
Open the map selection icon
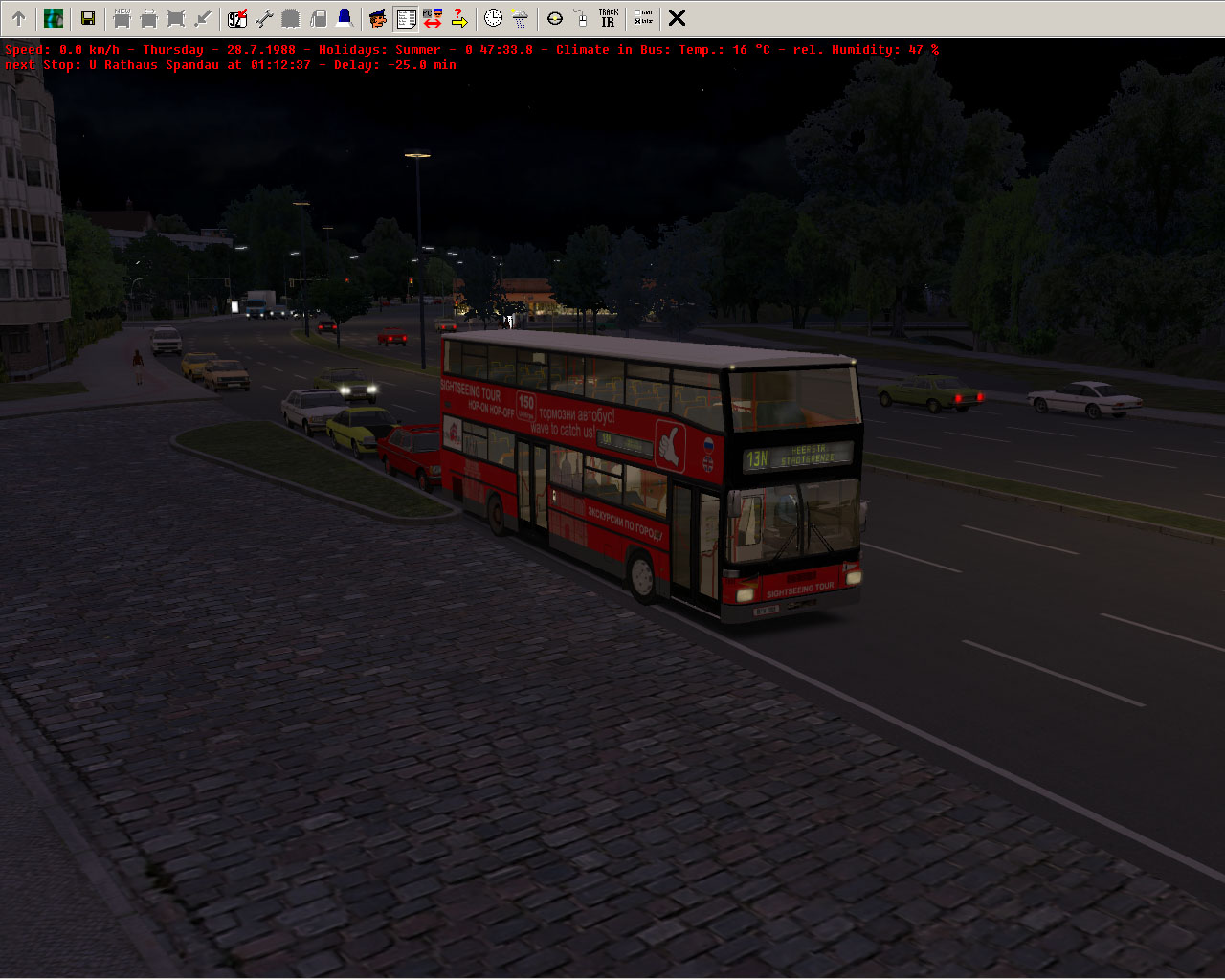54,18
